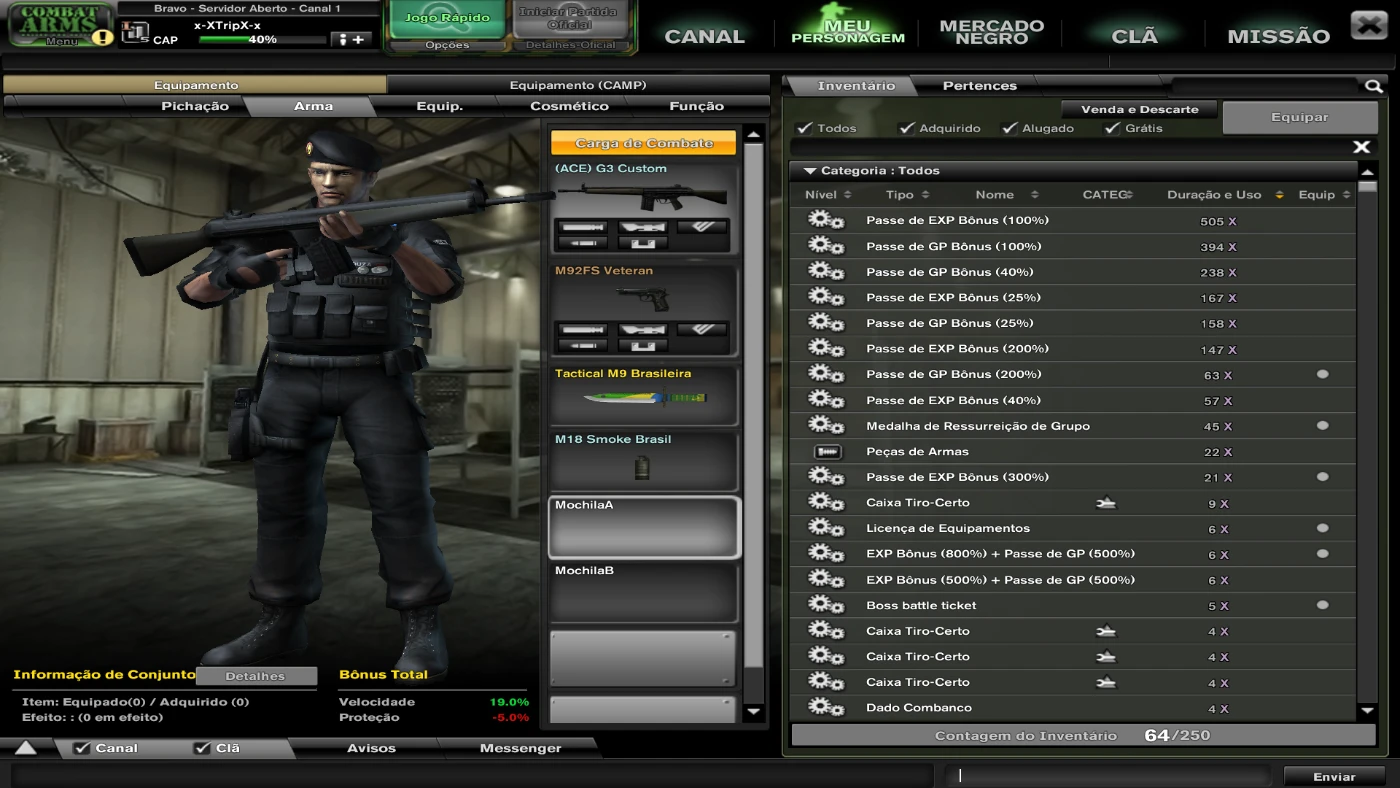The height and width of the screenshot is (788, 1400).
Task: Disable the Grátis filter checkbox
Action: click(x=1113, y=128)
